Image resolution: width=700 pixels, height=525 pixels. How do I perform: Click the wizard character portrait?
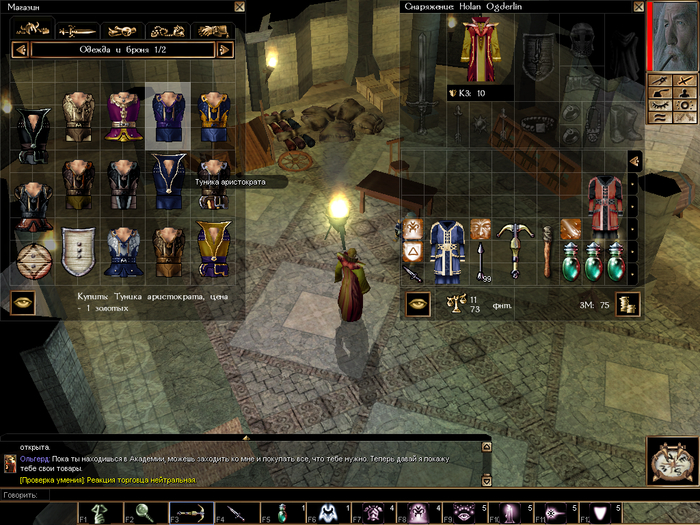coord(670,36)
